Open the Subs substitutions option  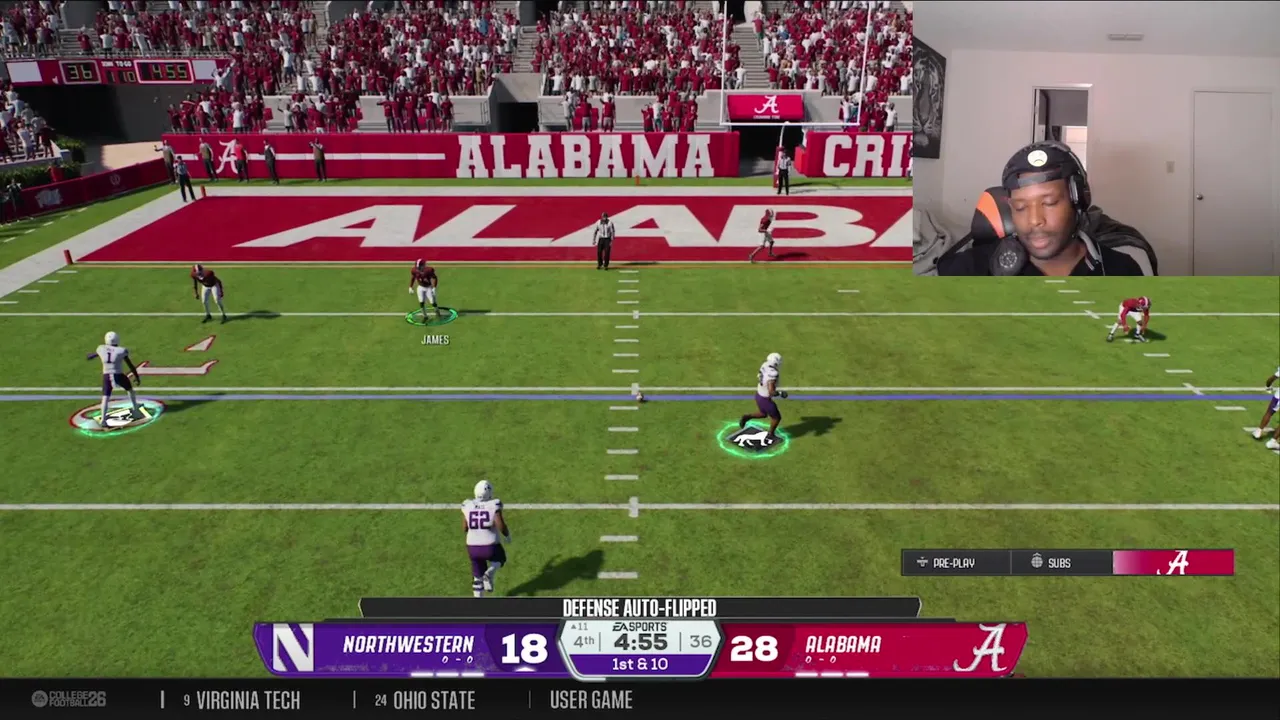click(1051, 563)
